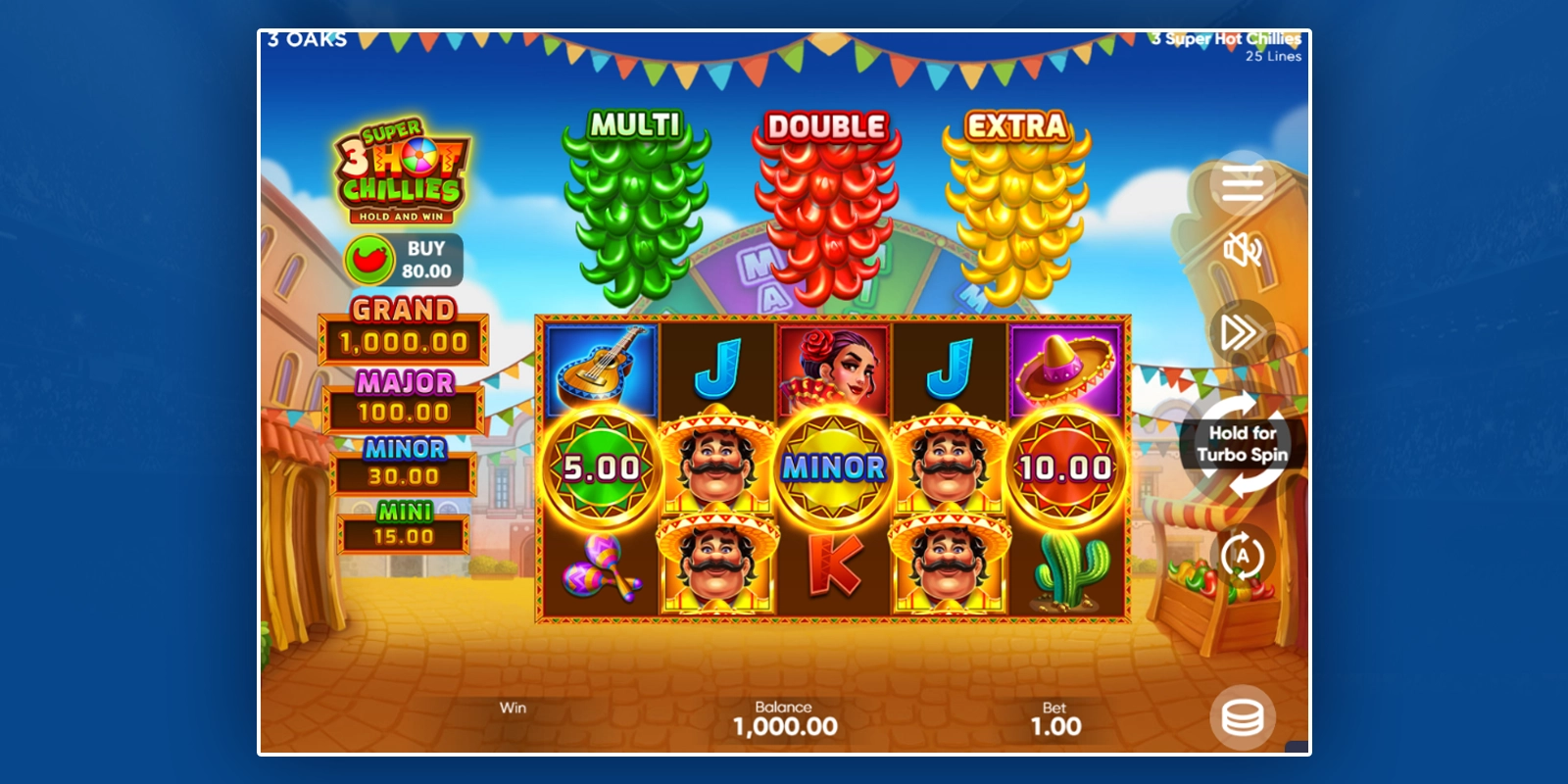Viewport: 1568px width, 784px height.
Task: Select the Turbo Spin fast-forward icon
Action: click(1239, 332)
